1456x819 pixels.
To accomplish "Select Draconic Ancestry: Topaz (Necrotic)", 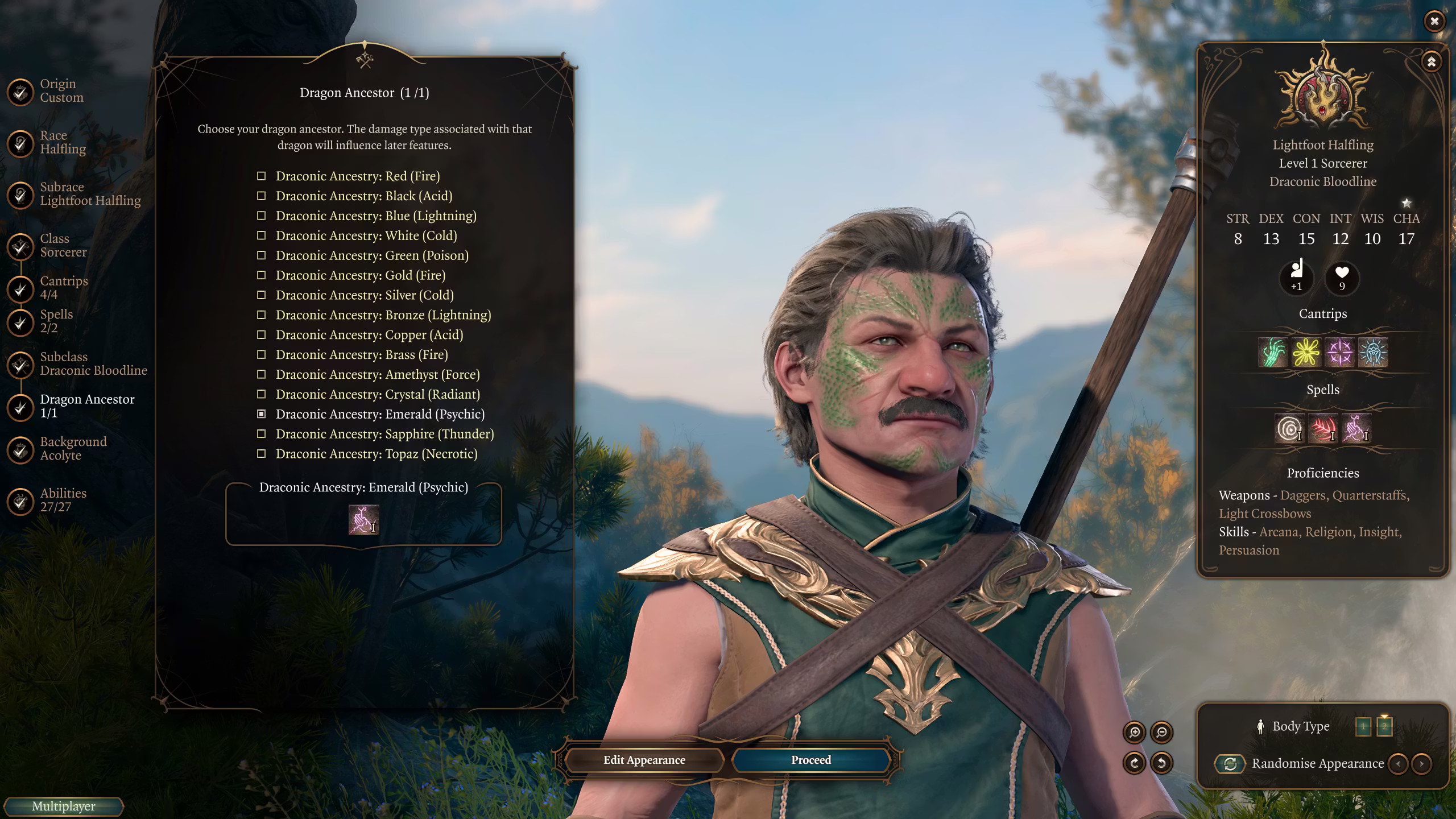I will coord(376,454).
